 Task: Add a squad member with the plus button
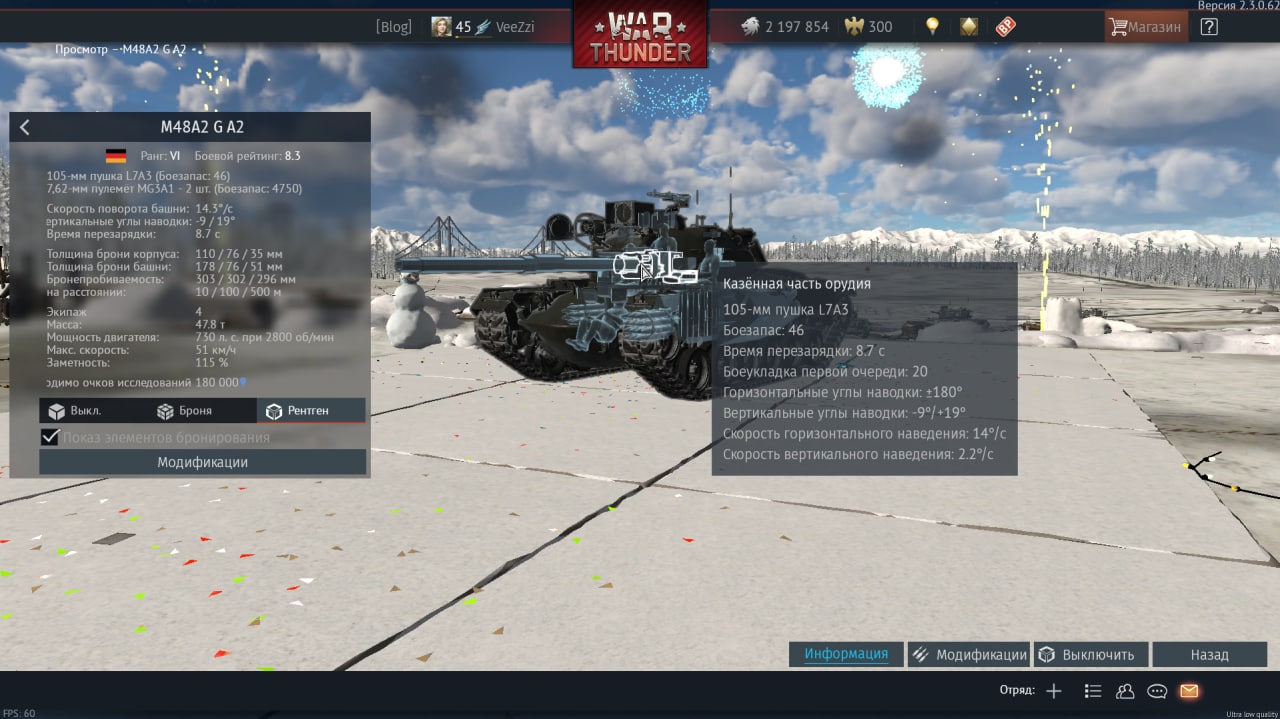(x=1053, y=691)
